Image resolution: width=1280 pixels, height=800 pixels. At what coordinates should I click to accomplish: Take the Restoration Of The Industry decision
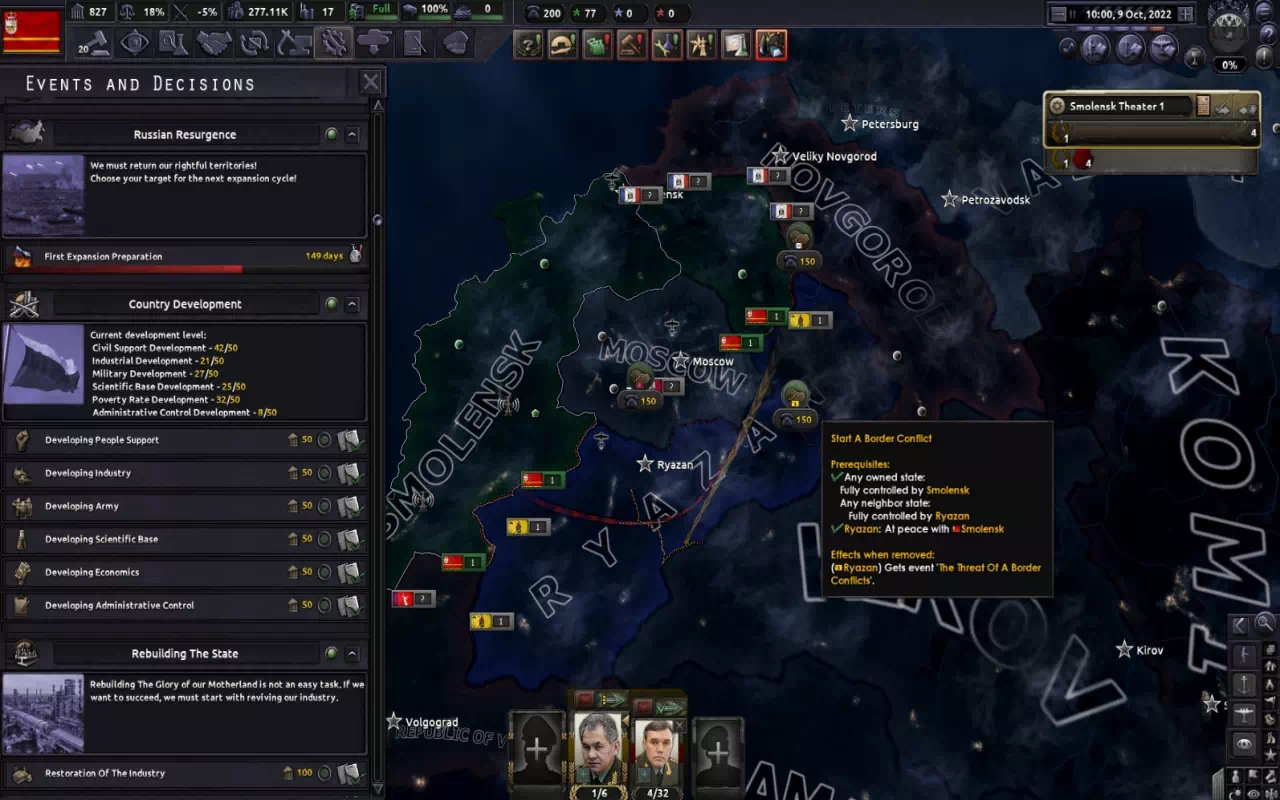349,773
